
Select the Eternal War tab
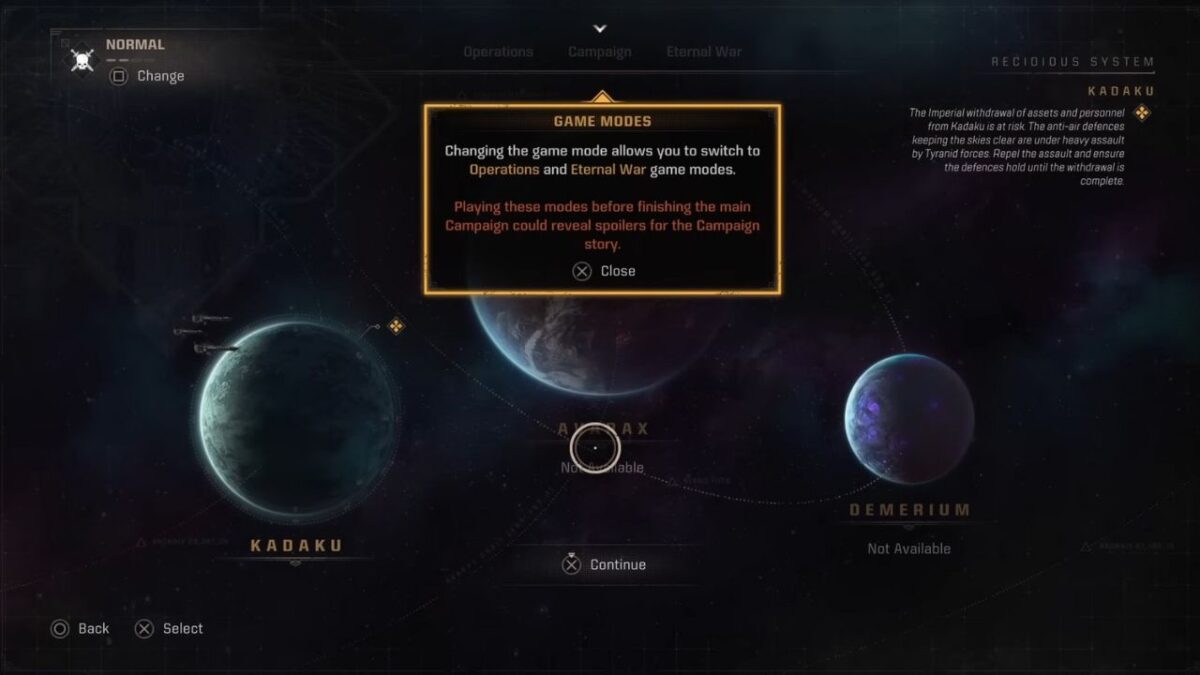pyautogui.click(x=704, y=52)
